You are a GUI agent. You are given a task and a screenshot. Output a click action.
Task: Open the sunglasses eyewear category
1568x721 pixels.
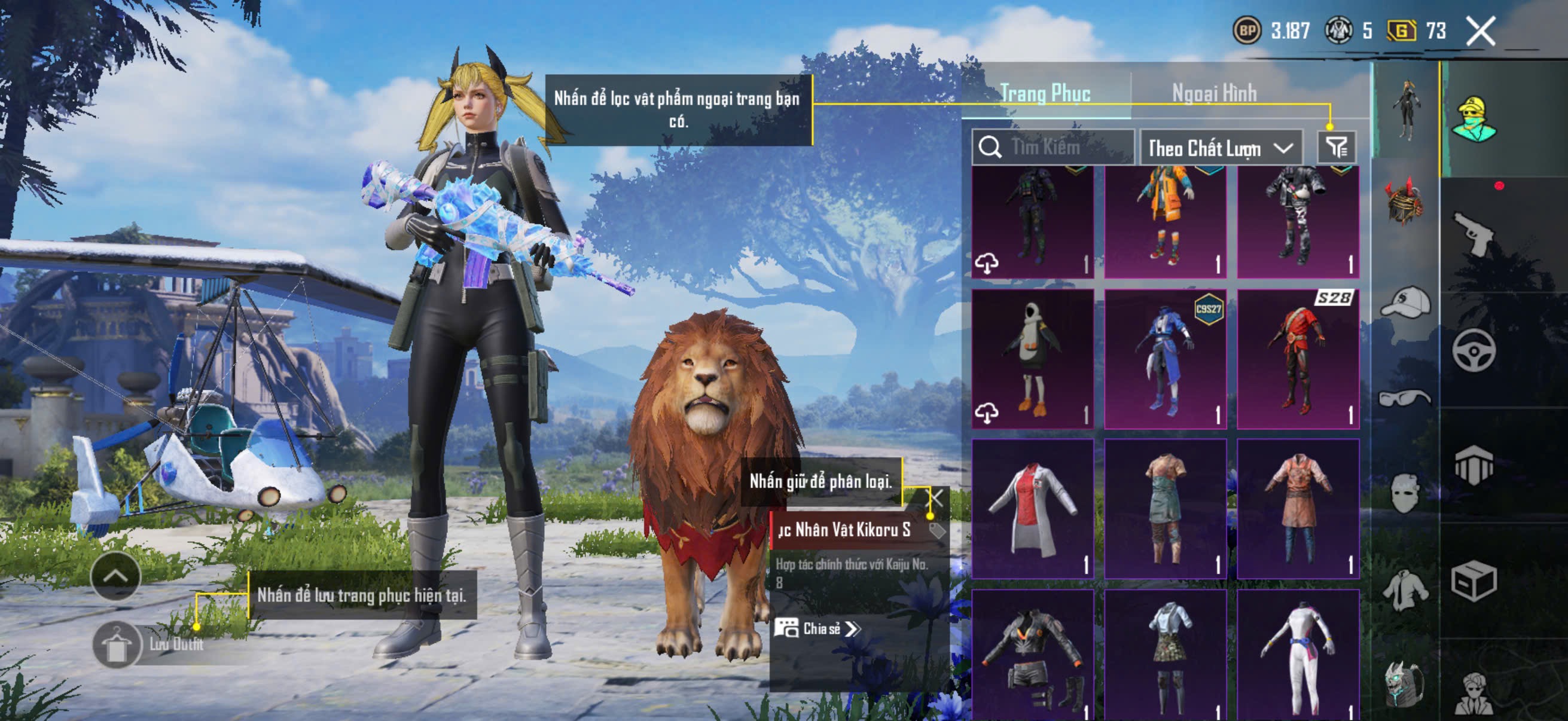coord(1405,398)
